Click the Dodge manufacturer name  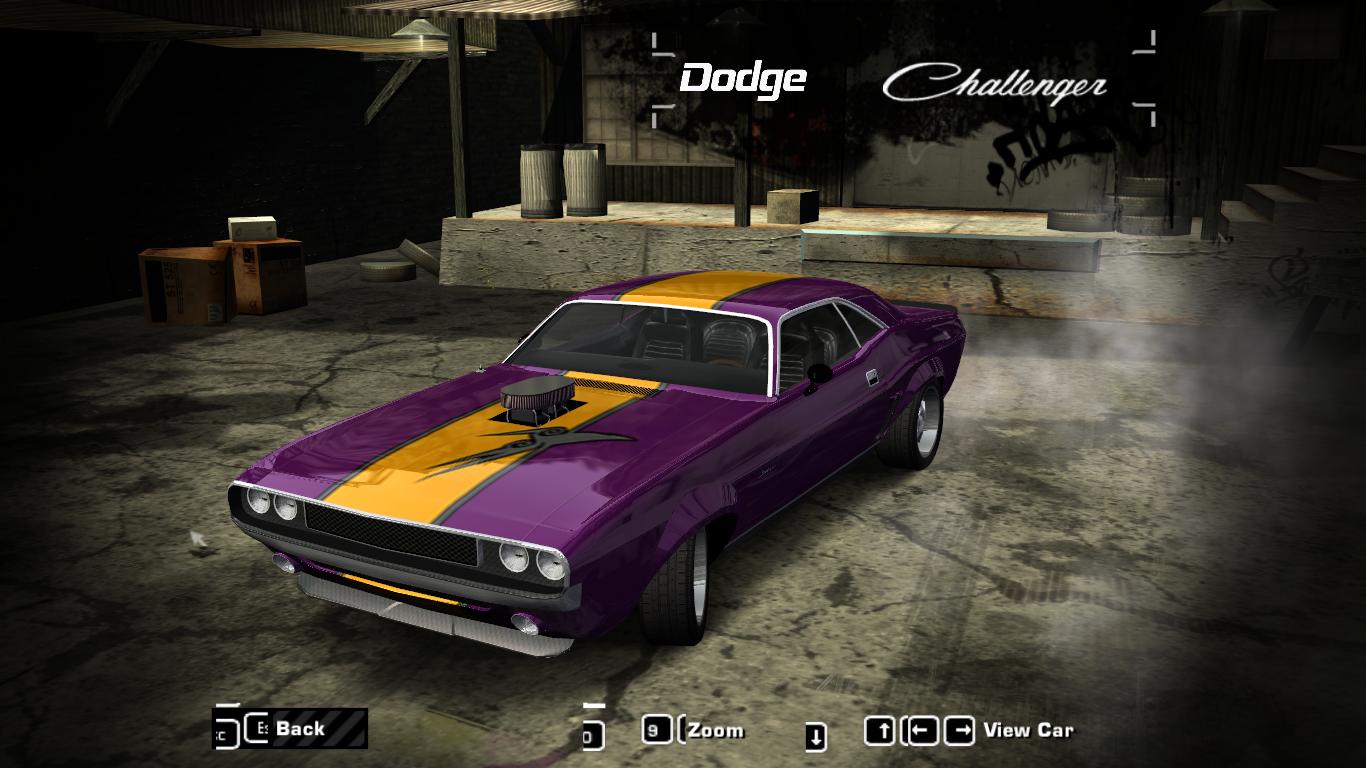[742, 77]
